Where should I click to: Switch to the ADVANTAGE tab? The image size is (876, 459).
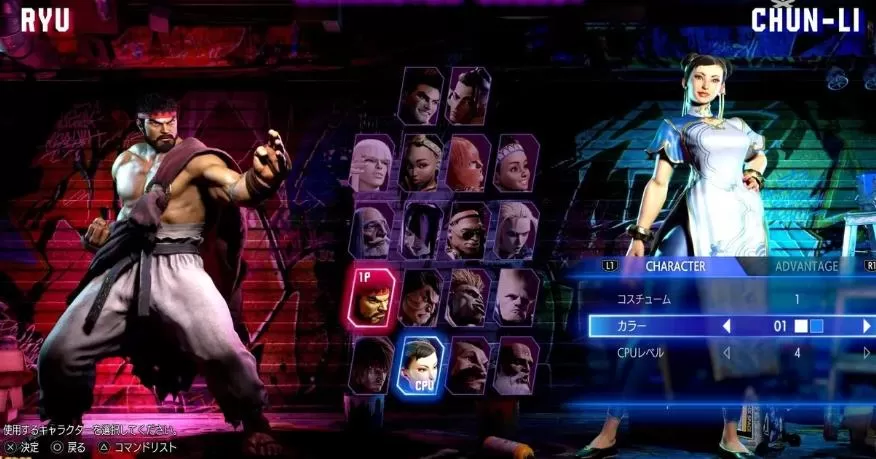[806, 266]
